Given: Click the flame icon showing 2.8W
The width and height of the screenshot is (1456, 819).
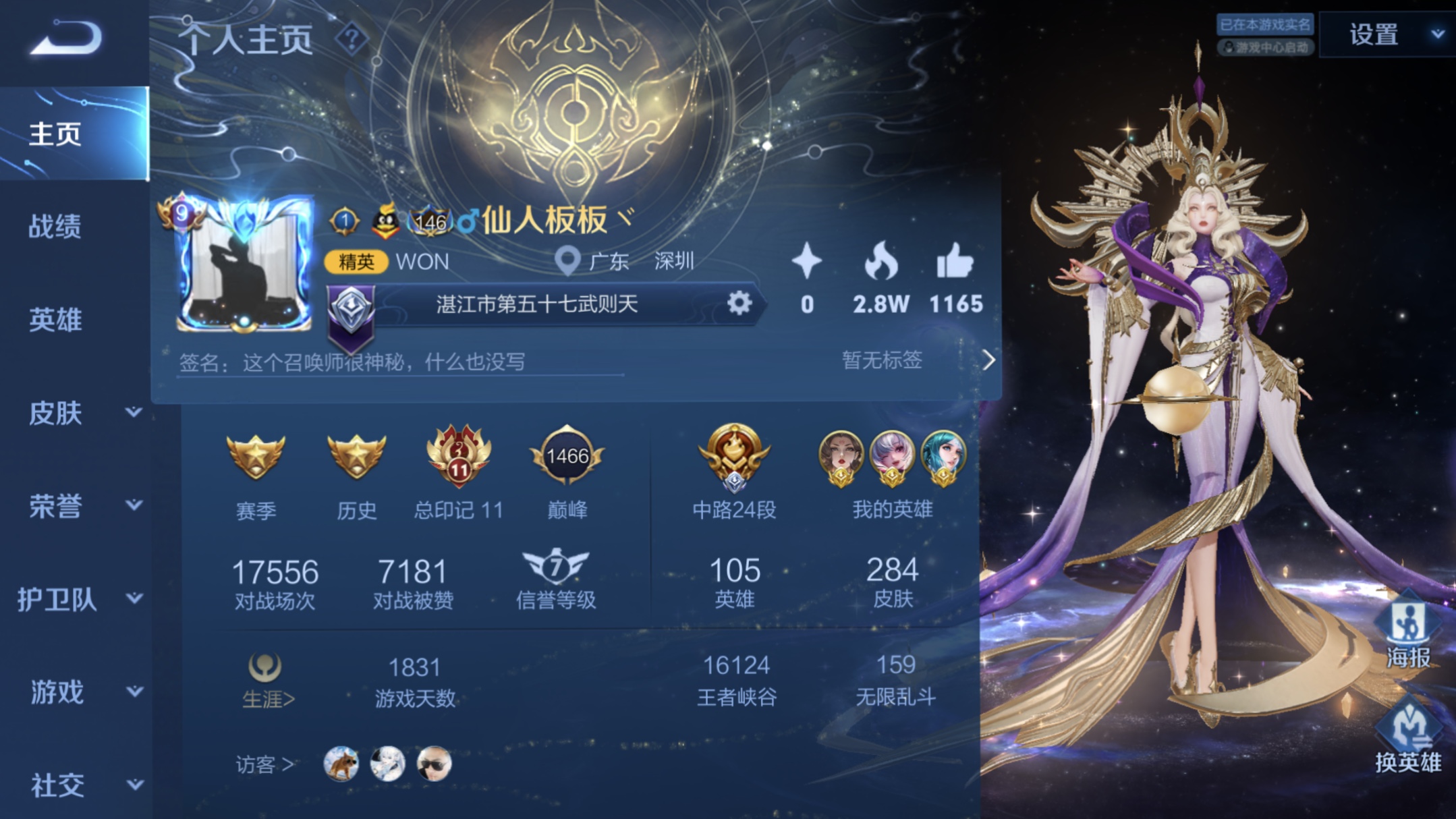Looking at the screenshot, I should click(882, 263).
